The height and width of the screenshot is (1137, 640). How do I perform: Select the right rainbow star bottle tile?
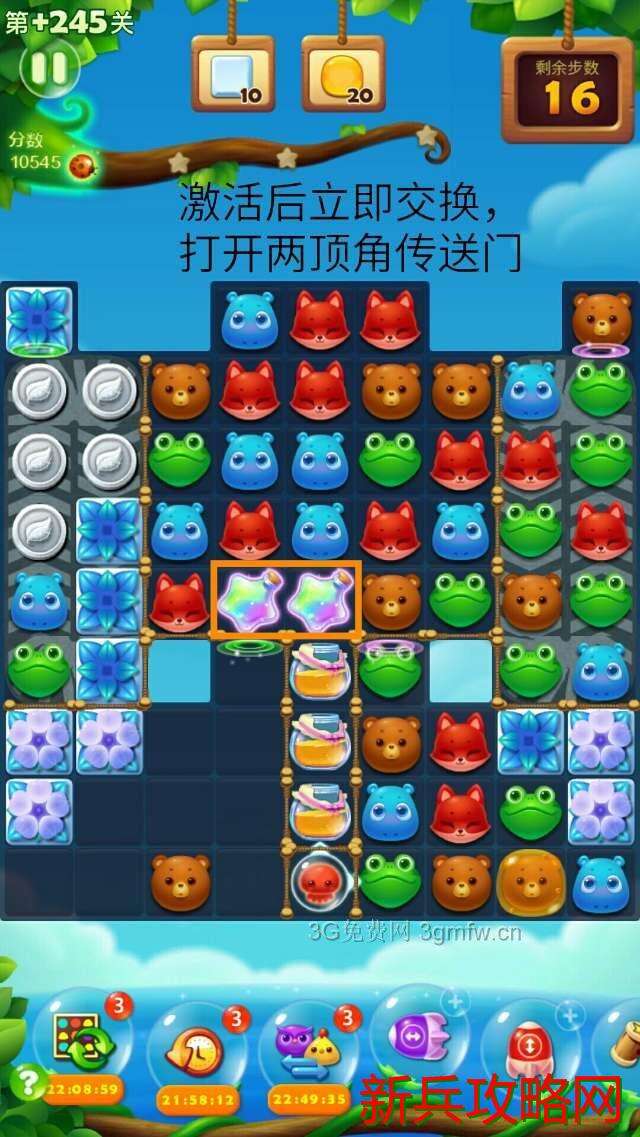[321, 599]
